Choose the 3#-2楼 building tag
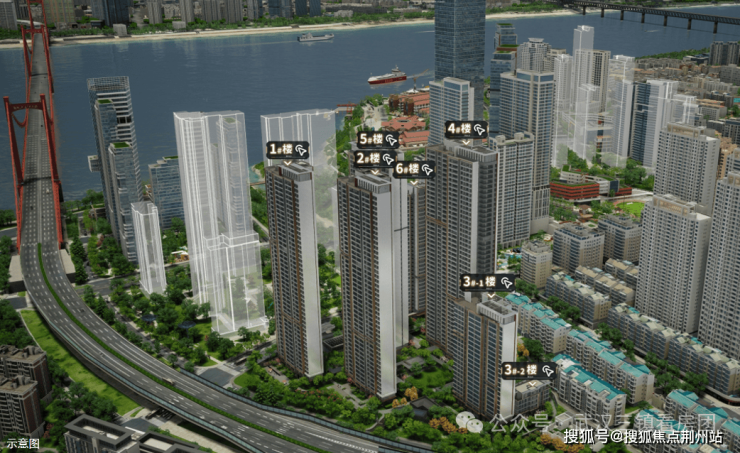The width and height of the screenshot is (740, 453). tap(527, 370)
